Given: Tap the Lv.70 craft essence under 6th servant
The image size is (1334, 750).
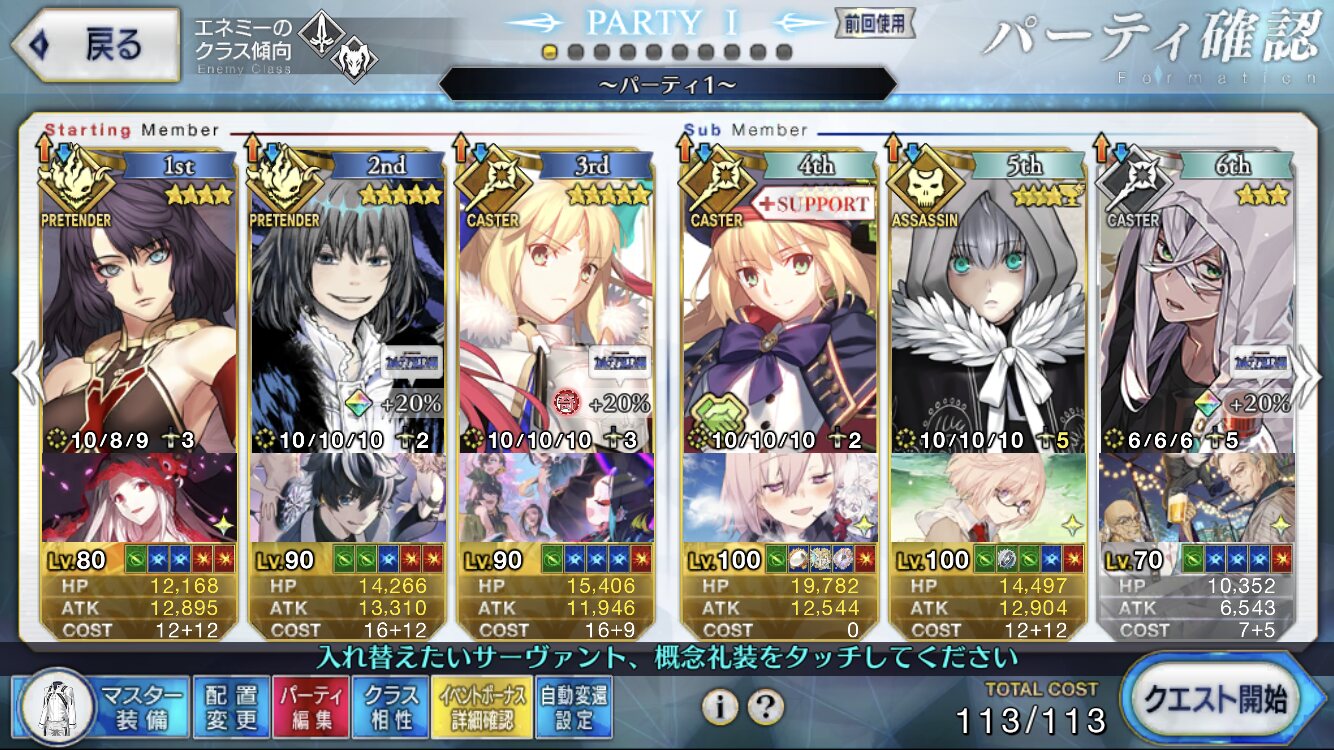Looking at the screenshot, I should [1196, 498].
